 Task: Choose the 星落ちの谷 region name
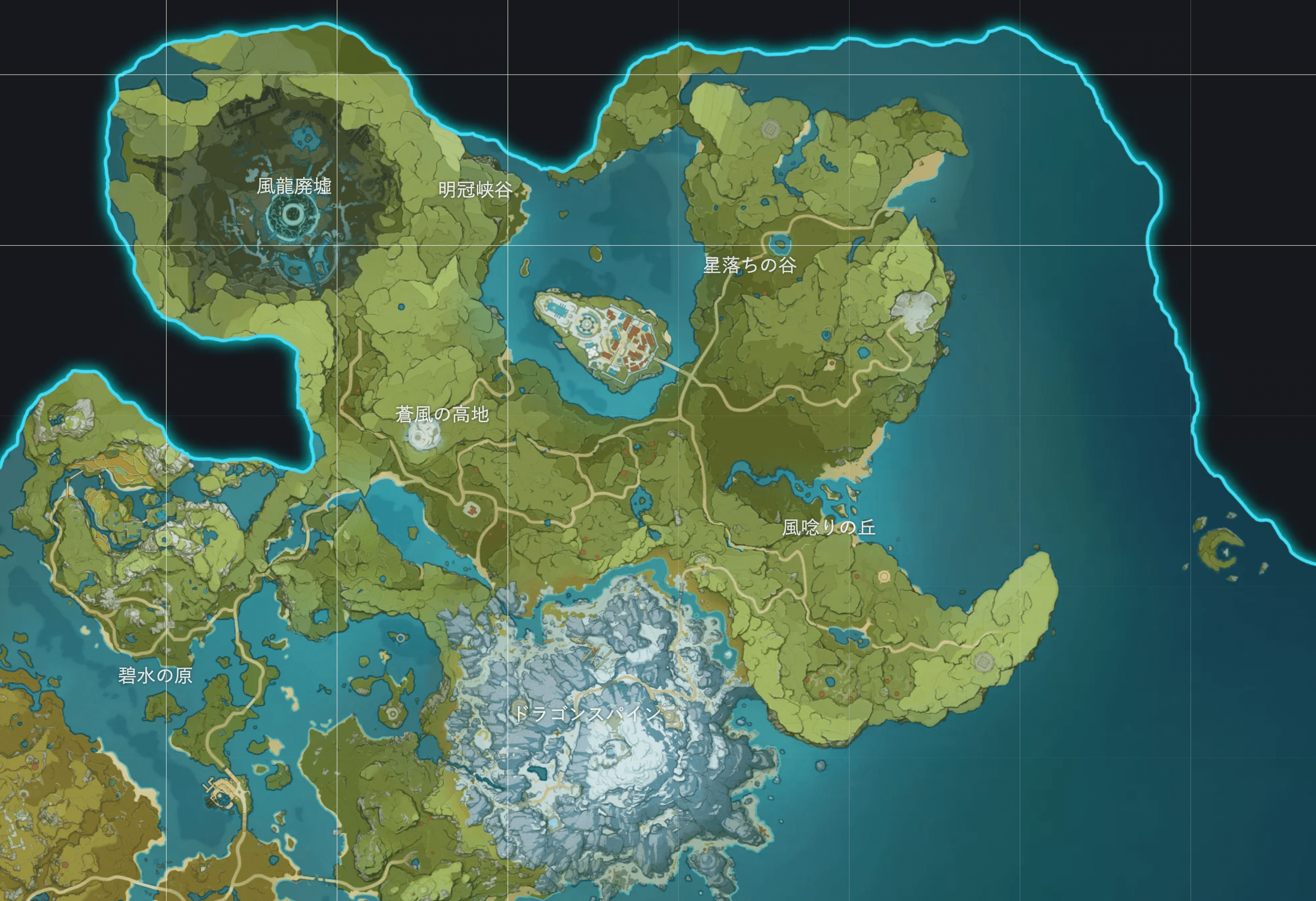click(750, 265)
